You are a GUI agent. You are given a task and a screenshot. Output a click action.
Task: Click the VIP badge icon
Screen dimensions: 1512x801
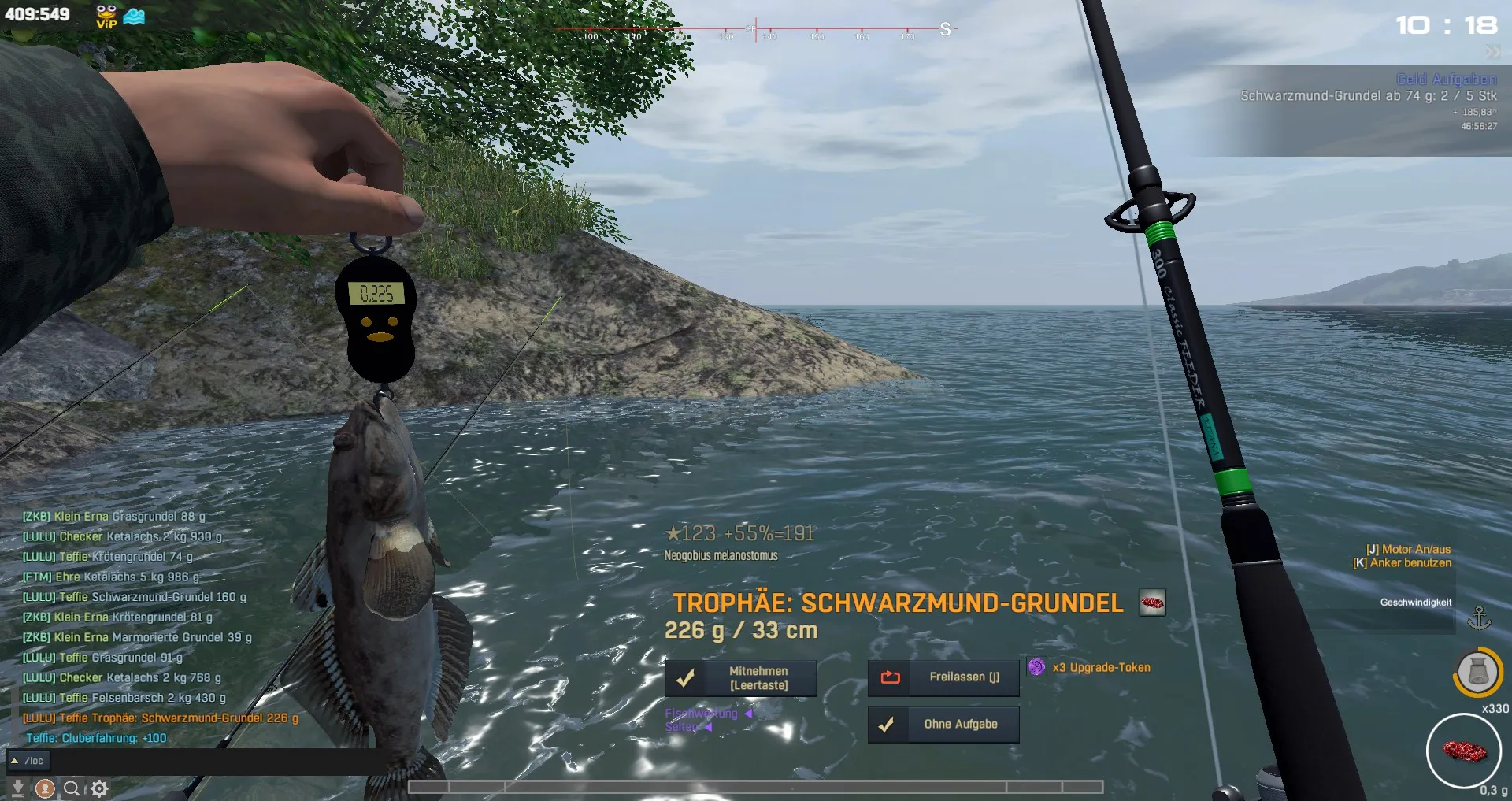106,16
